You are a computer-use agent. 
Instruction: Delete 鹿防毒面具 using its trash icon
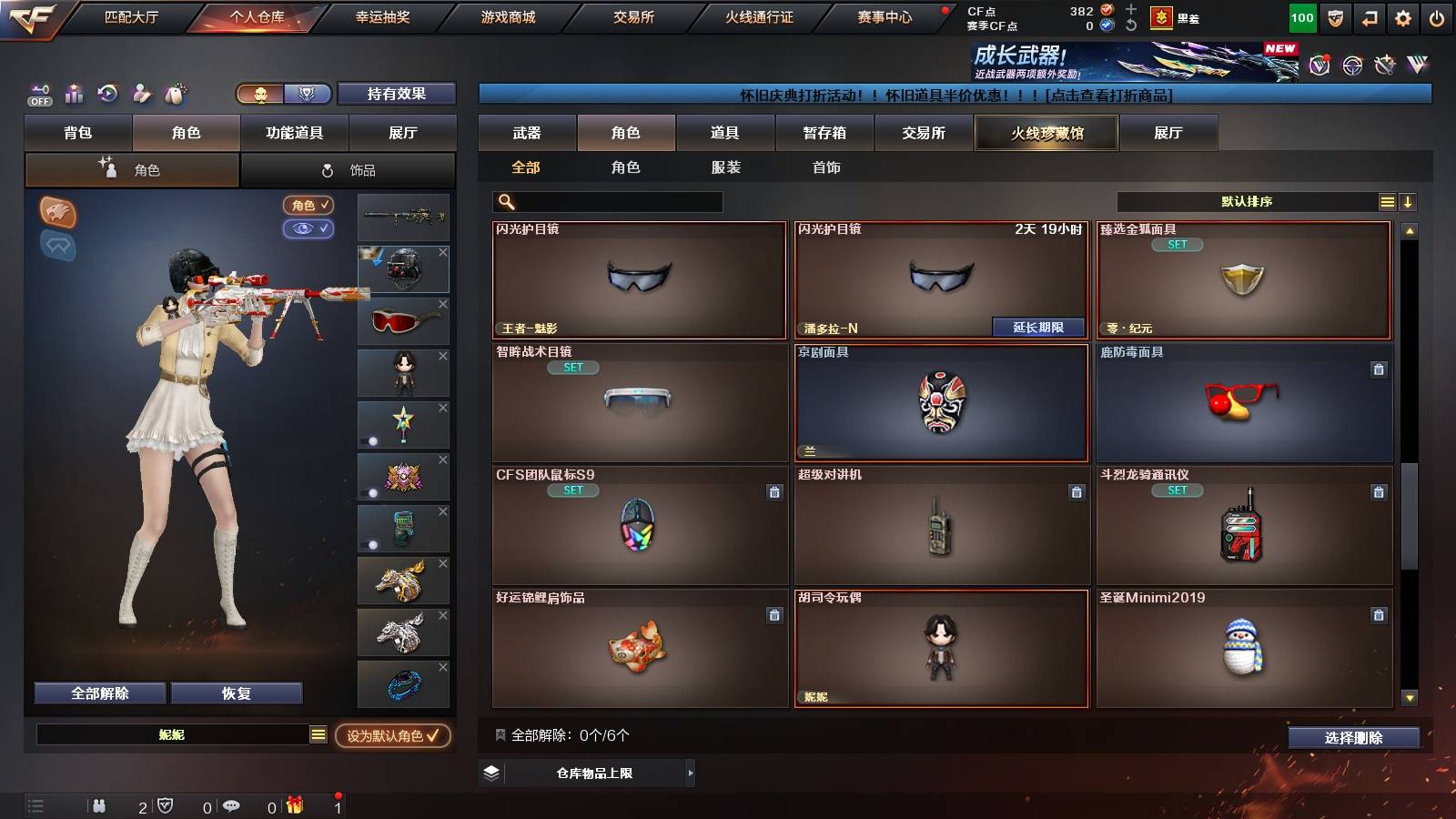pos(1378,369)
